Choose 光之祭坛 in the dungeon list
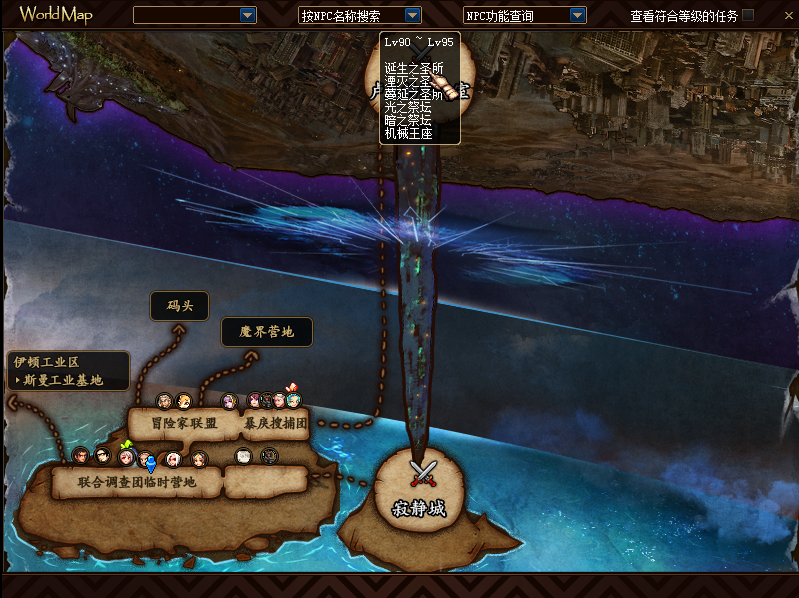799x598 pixels. pos(407,107)
